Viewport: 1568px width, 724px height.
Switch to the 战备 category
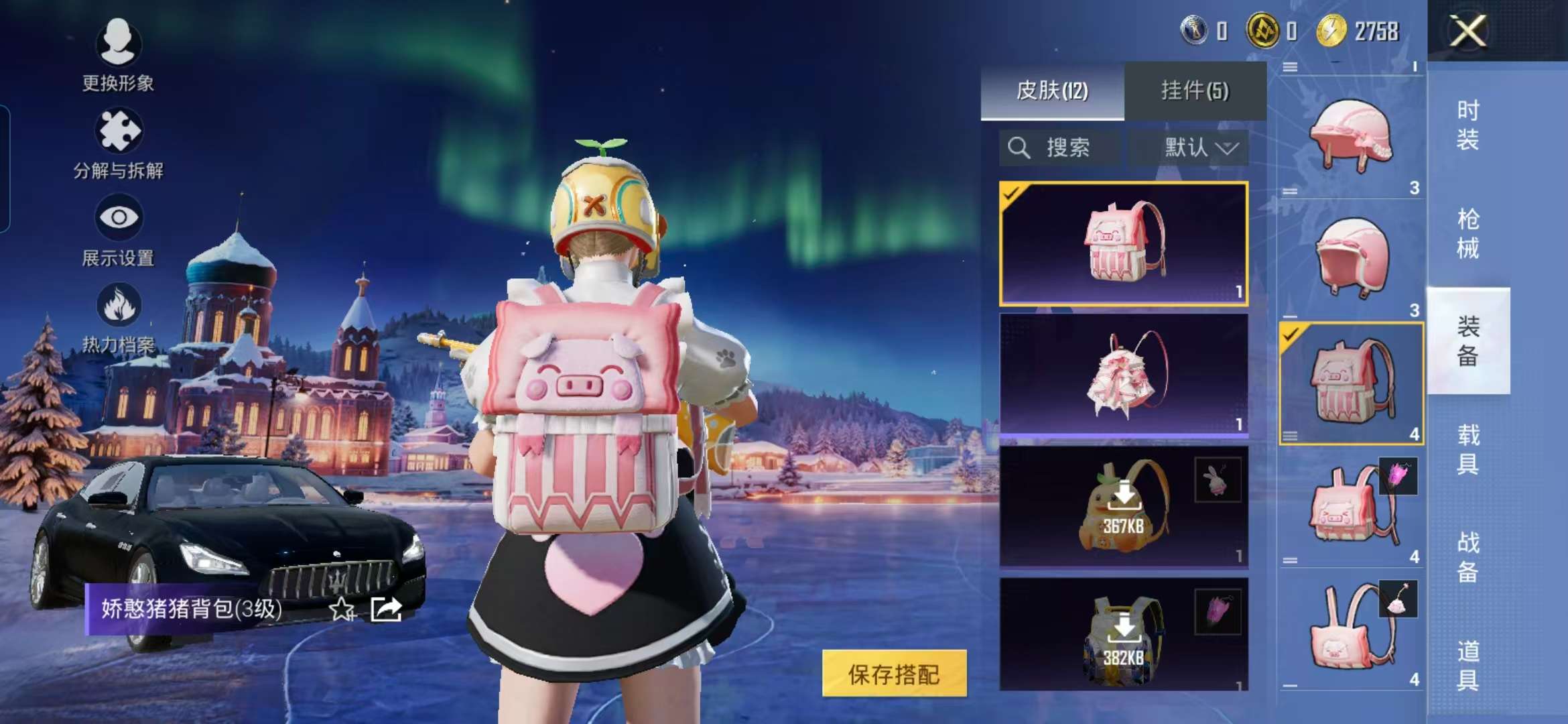click(x=1467, y=557)
